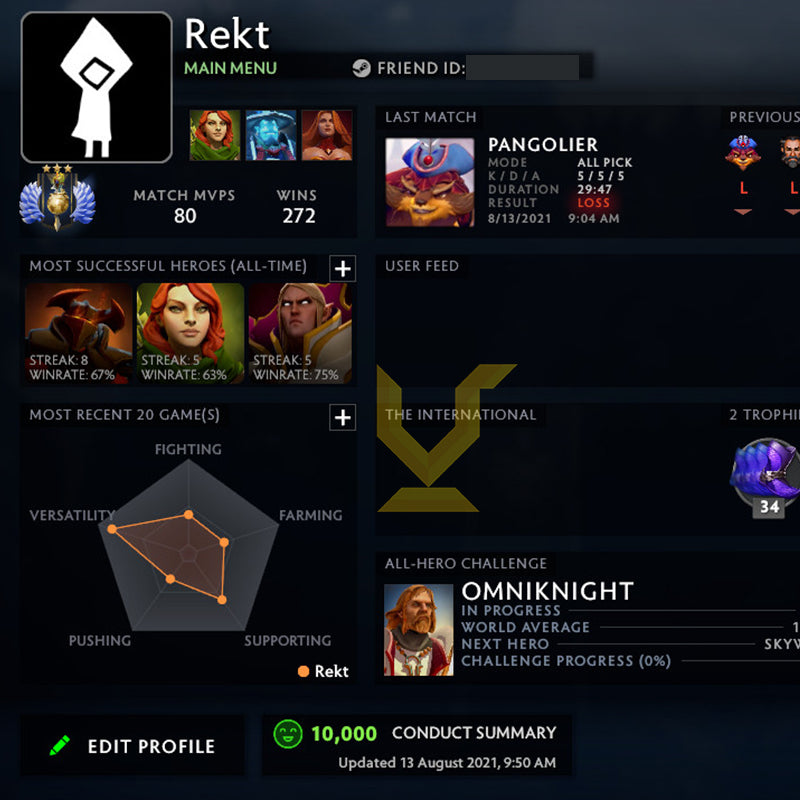Choose the 63% winrate Windranger hero card

(190, 334)
